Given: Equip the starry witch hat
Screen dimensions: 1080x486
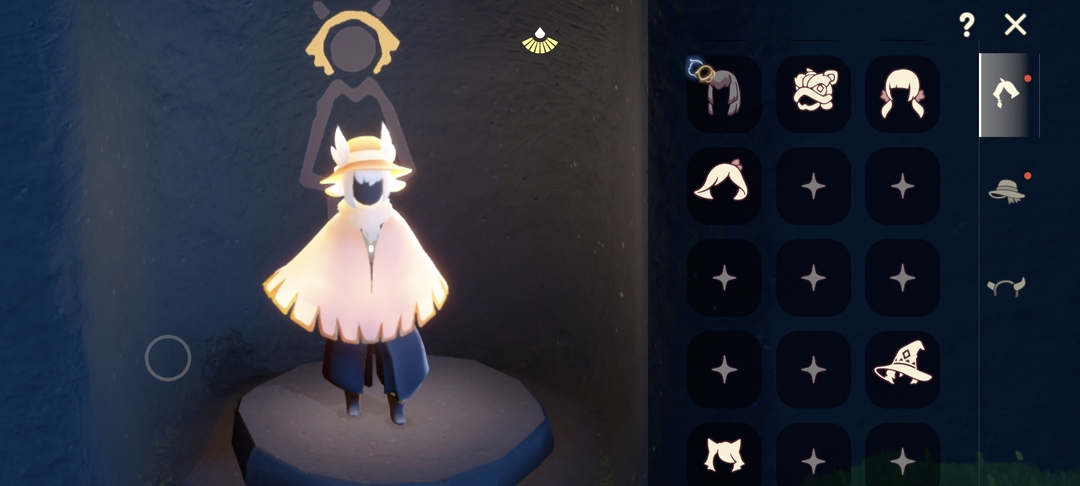Looking at the screenshot, I should (902, 369).
